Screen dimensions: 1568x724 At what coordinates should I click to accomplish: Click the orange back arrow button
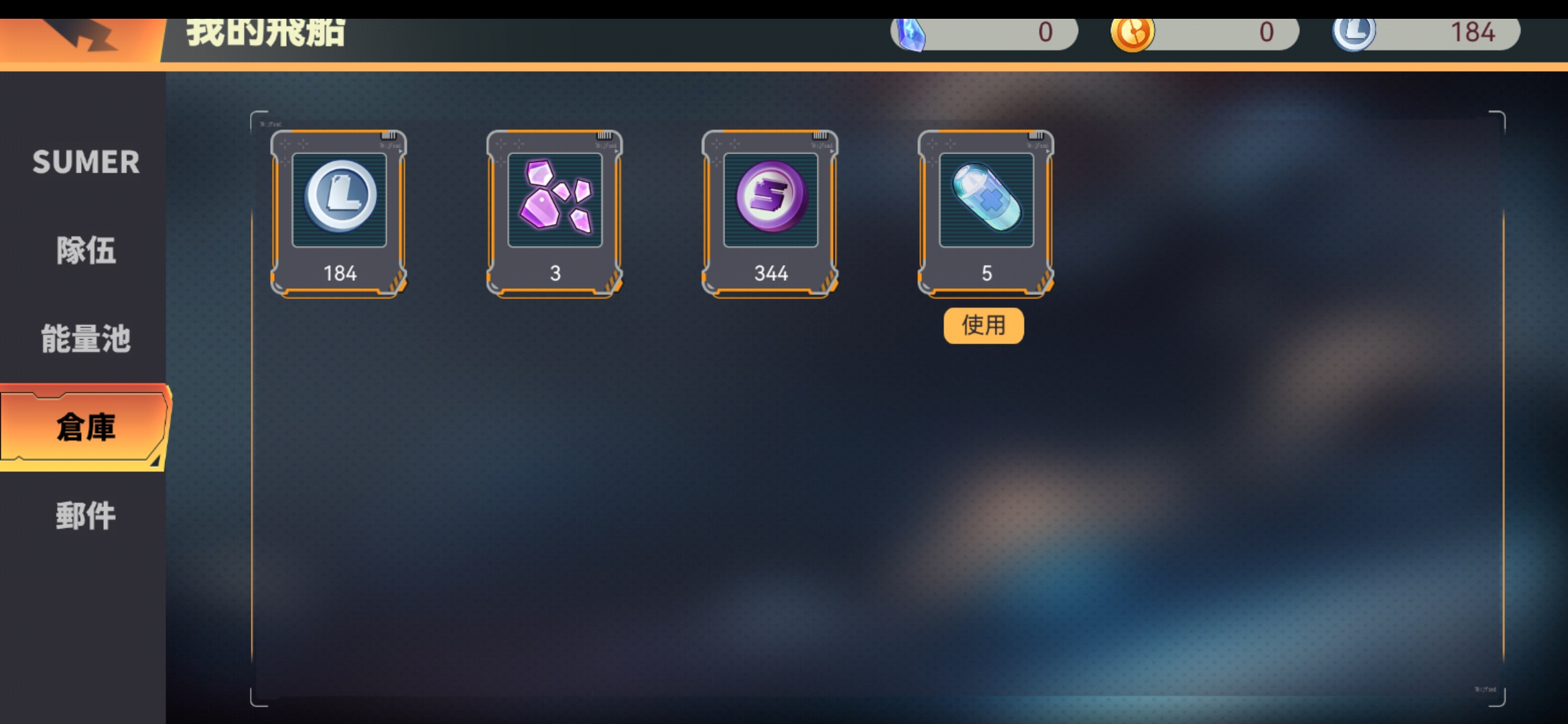click(x=80, y=35)
